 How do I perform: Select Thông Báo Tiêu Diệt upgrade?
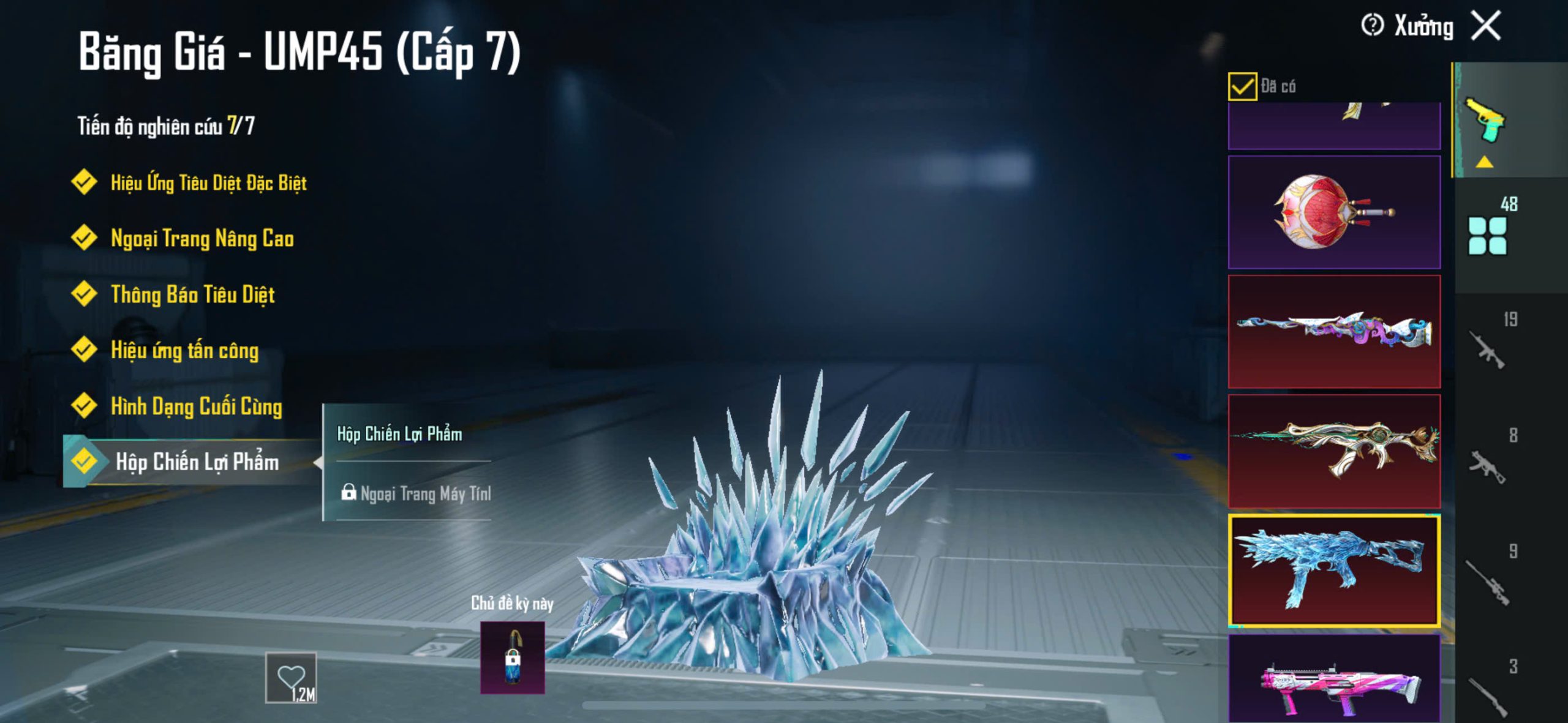192,294
